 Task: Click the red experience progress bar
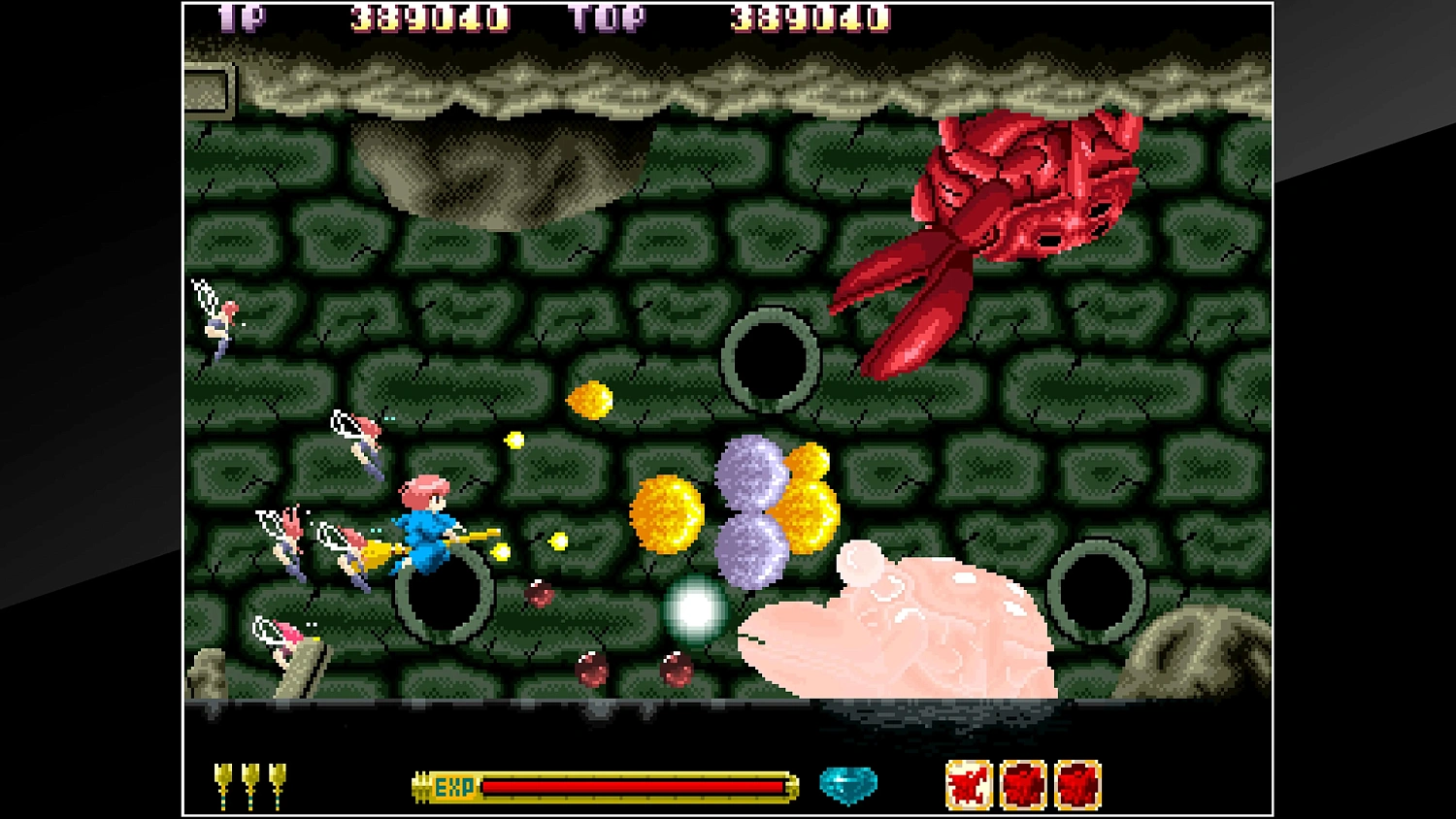(x=631, y=786)
